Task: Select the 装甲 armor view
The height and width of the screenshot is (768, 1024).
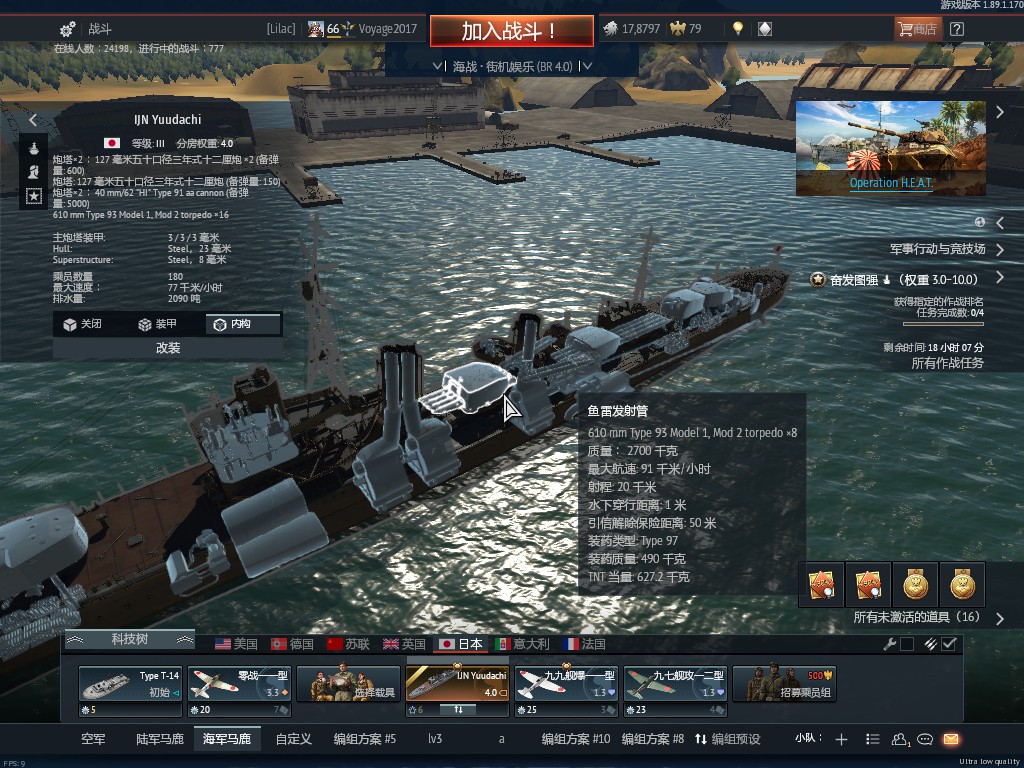Action: pos(158,324)
